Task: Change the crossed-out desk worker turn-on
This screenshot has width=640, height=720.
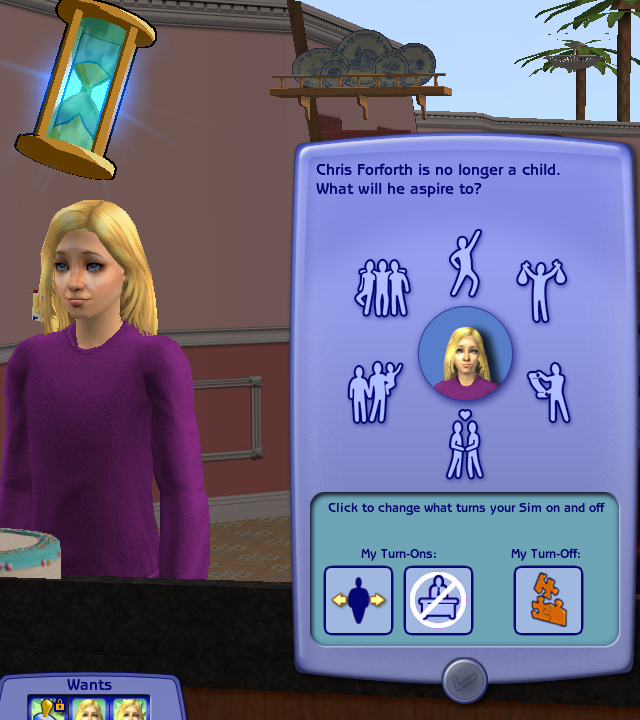Action: 438,600
